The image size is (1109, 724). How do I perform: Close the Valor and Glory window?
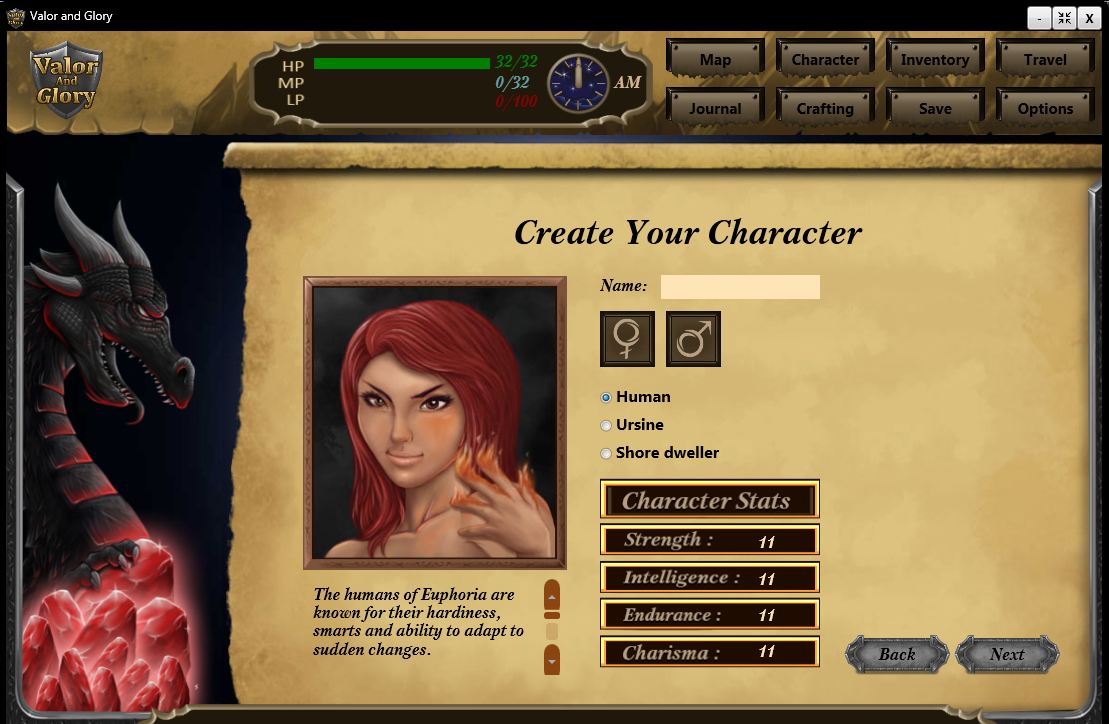point(1089,18)
